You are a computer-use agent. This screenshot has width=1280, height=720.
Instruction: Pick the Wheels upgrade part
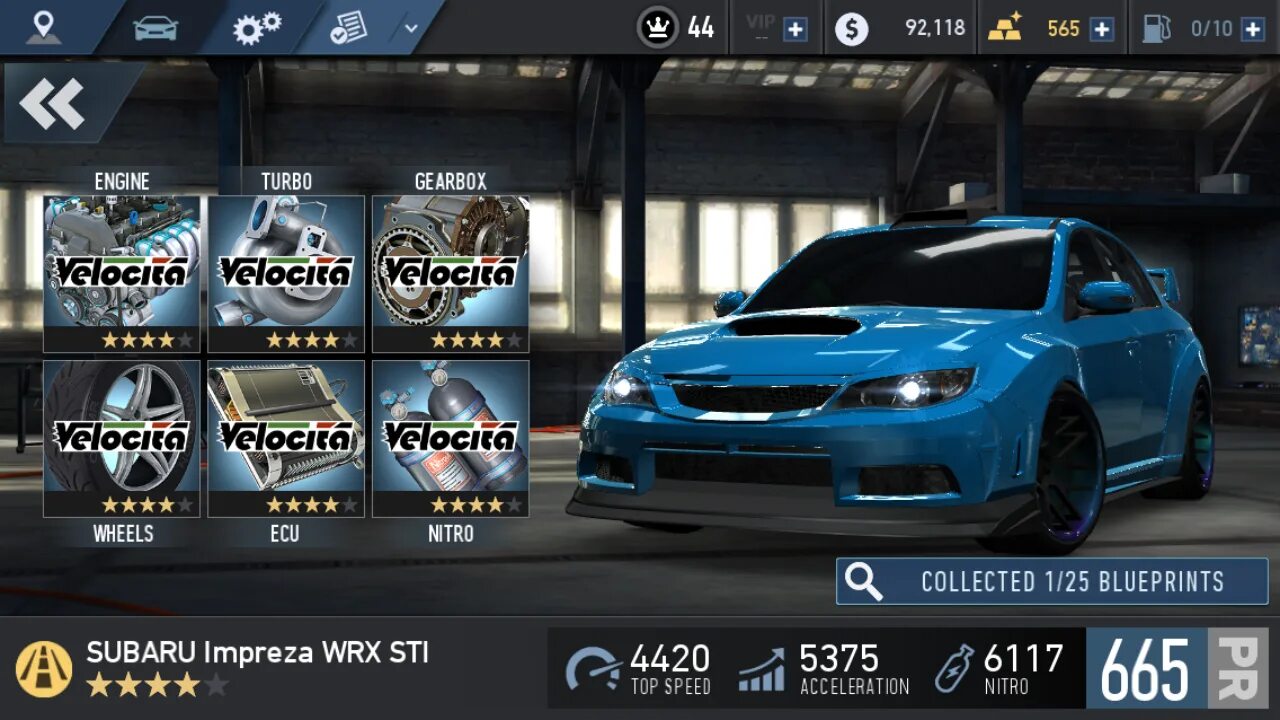(121, 438)
